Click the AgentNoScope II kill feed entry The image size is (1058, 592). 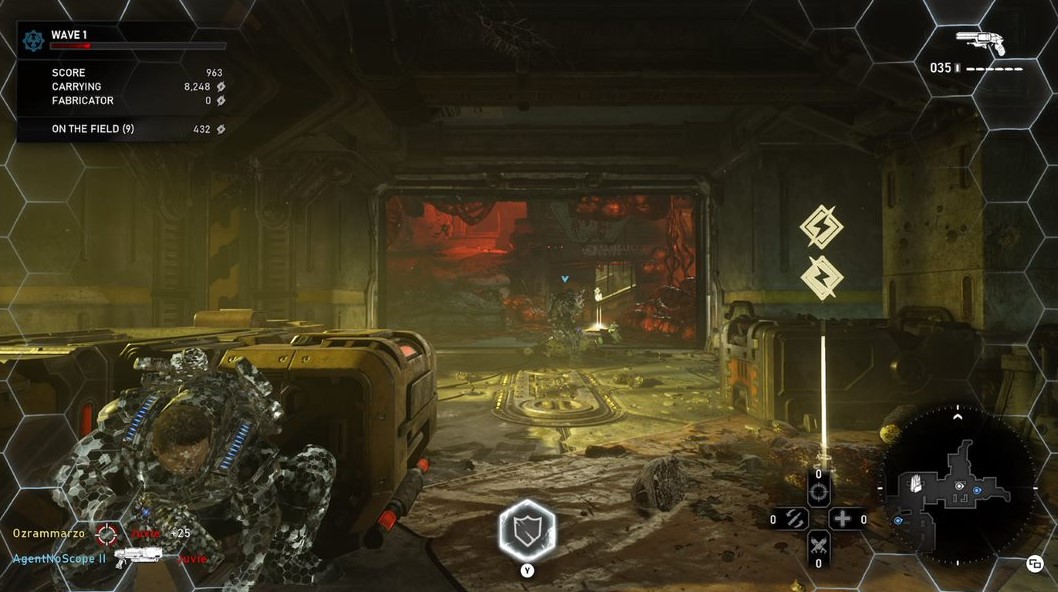coord(59,558)
